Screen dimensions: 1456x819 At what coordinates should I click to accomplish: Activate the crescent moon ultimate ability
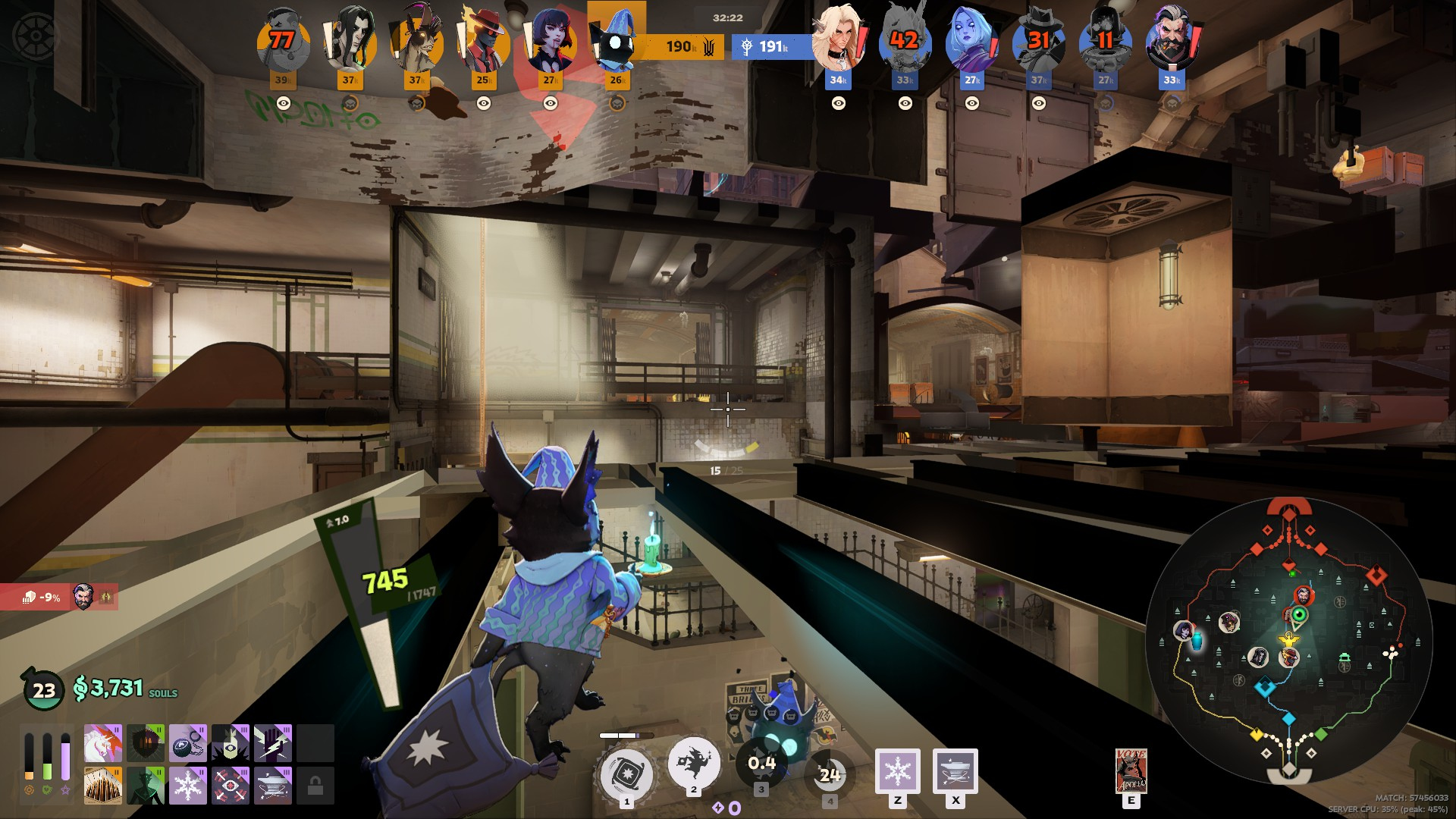pos(829,773)
